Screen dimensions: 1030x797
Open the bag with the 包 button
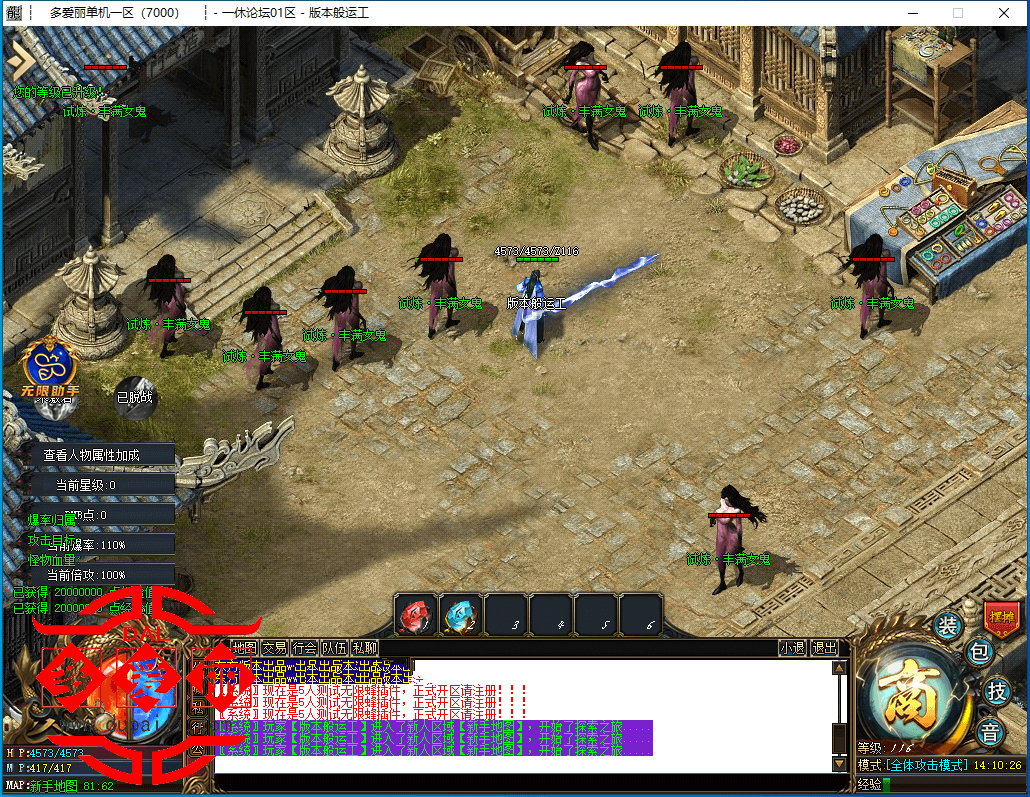[980, 654]
